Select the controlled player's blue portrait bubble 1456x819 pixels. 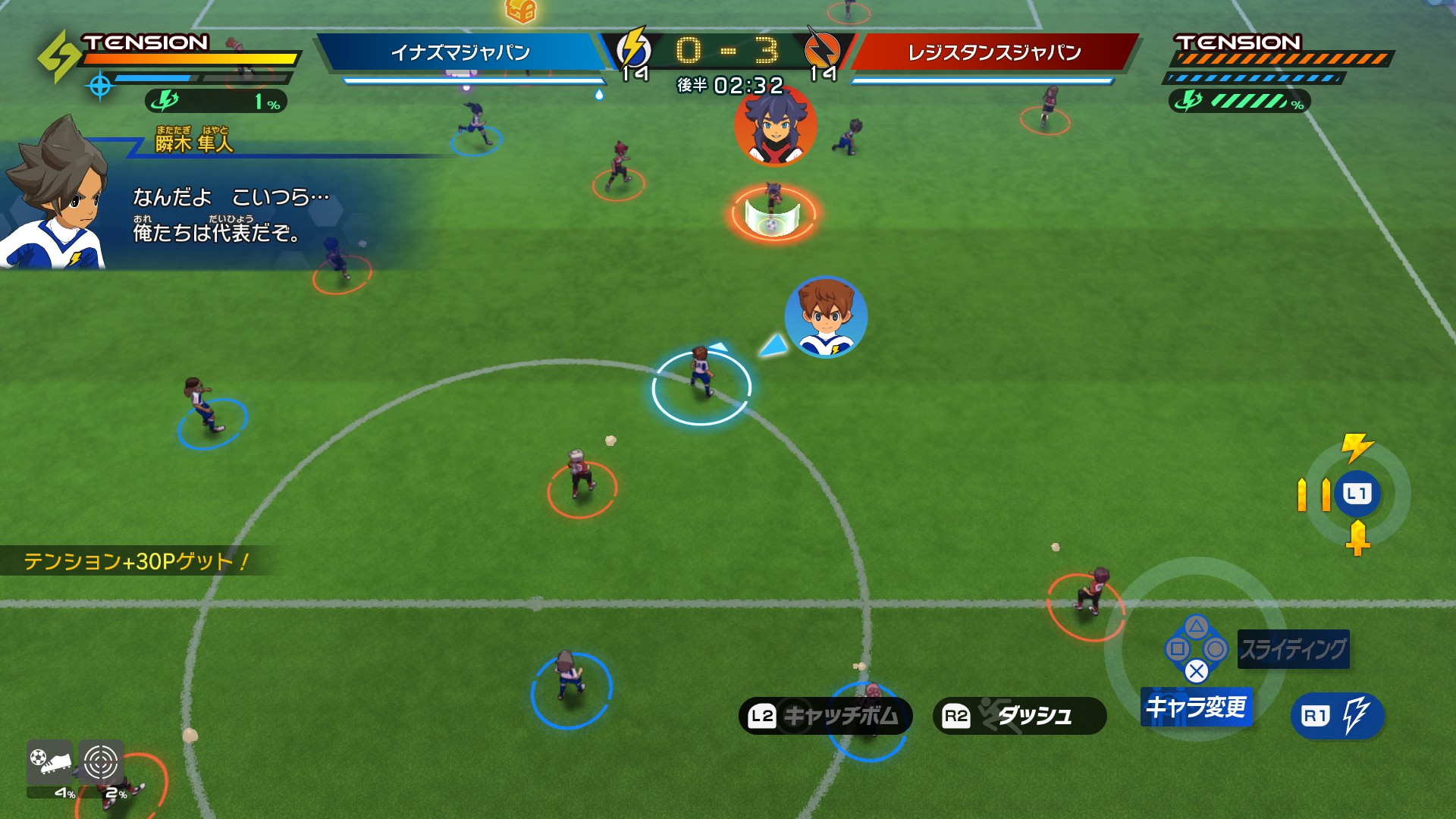(826, 317)
